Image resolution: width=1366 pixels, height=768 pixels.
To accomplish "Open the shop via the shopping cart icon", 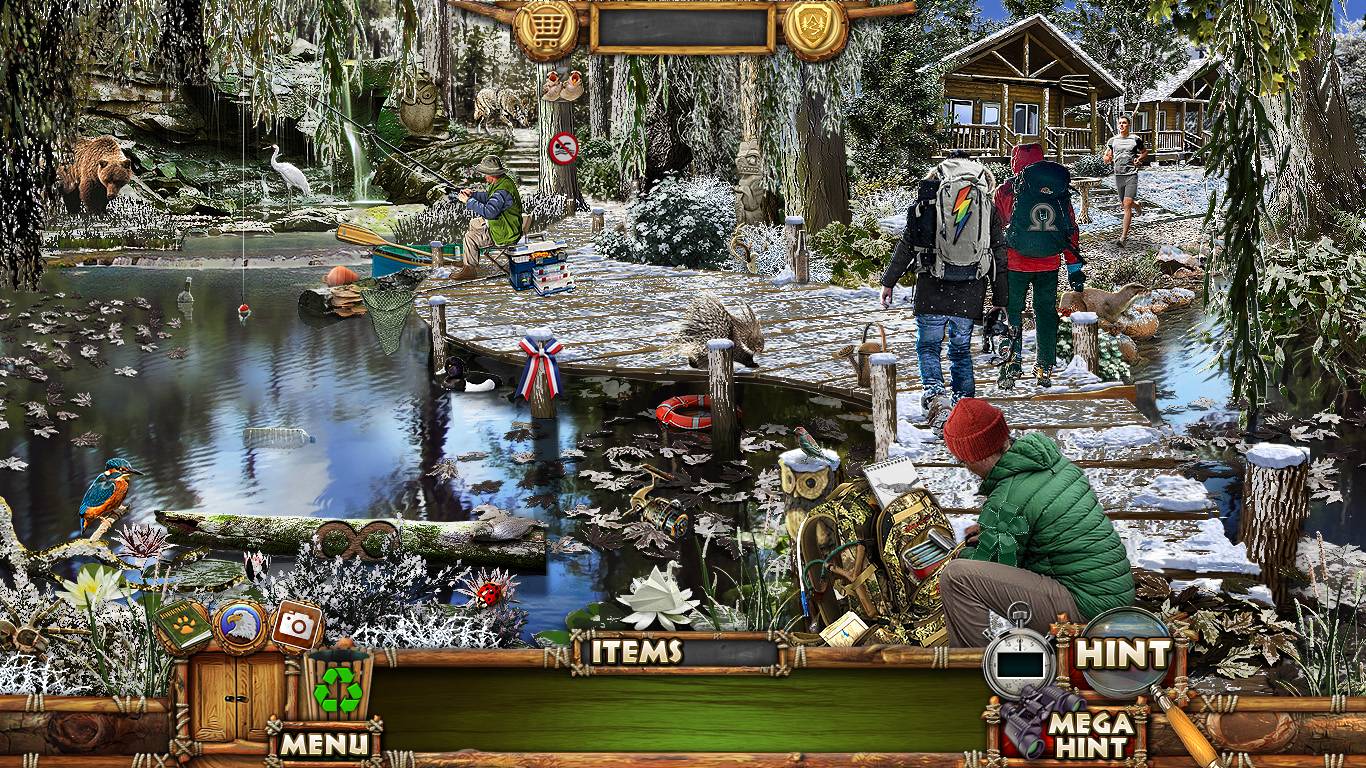I will point(546,27).
